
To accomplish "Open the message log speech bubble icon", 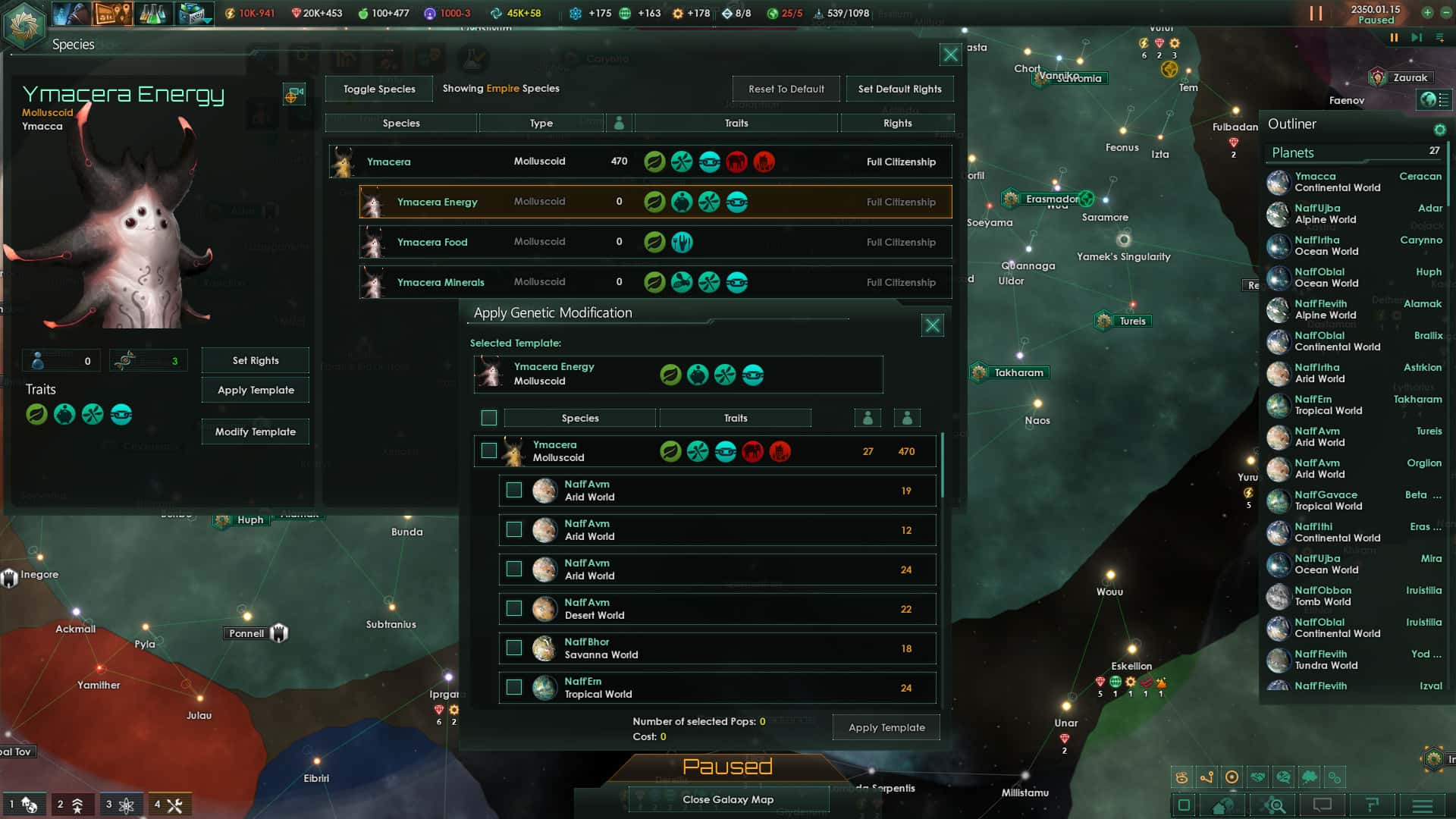I will click(1321, 805).
